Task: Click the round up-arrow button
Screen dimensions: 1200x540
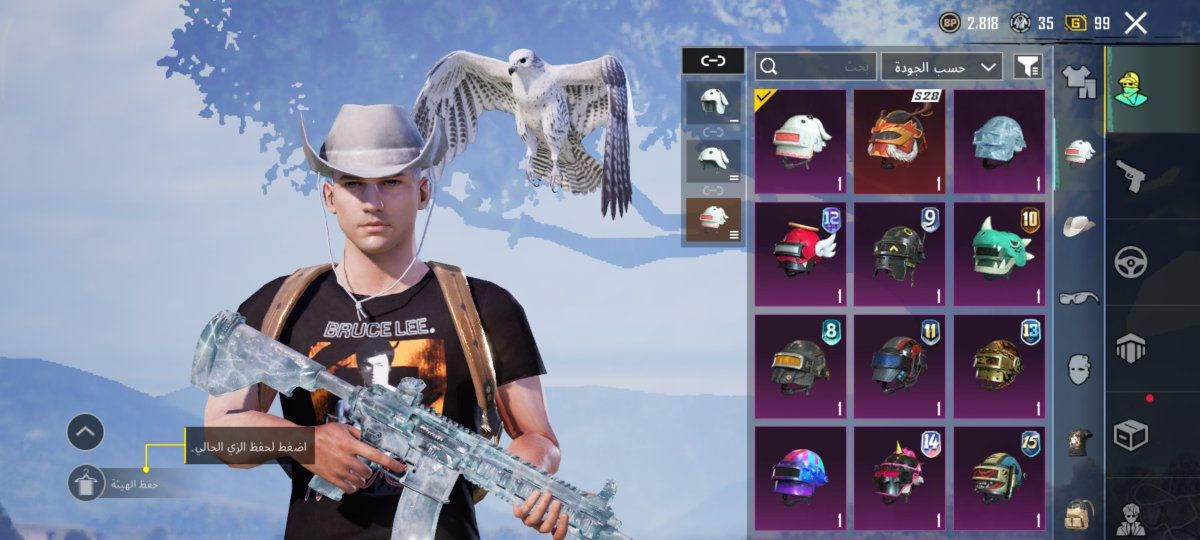Action: 86,432
